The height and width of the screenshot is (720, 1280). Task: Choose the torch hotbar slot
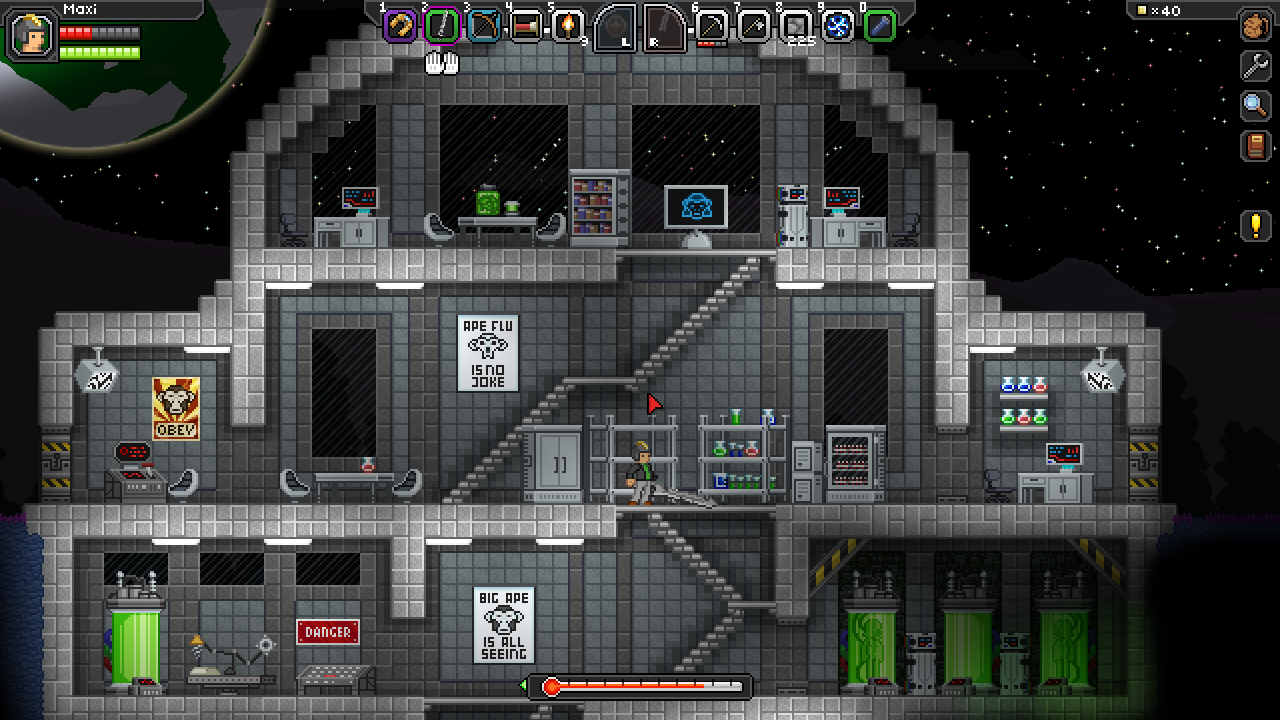click(x=568, y=25)
